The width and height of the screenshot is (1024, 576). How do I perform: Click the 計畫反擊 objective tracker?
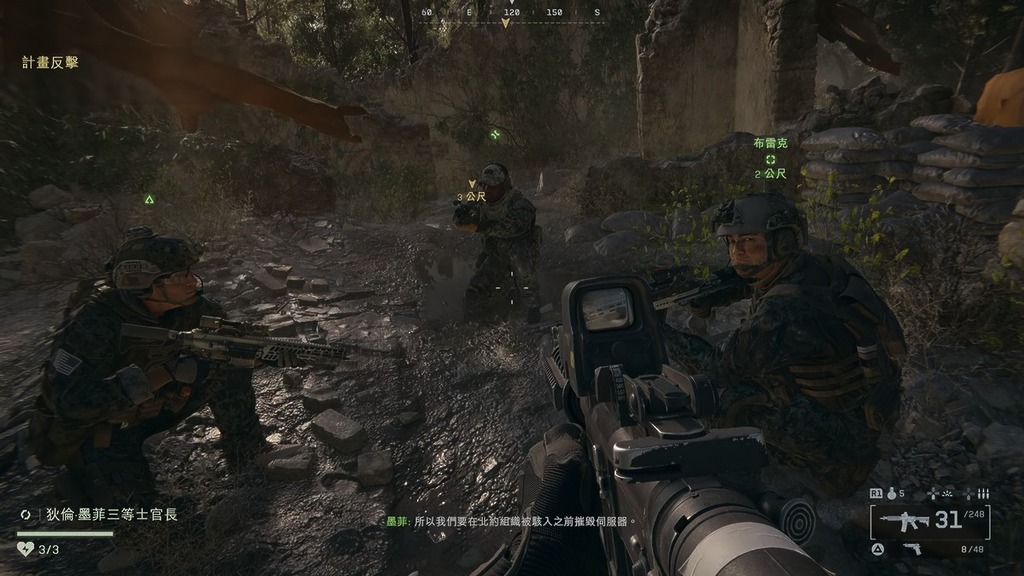tap(50, 63)
